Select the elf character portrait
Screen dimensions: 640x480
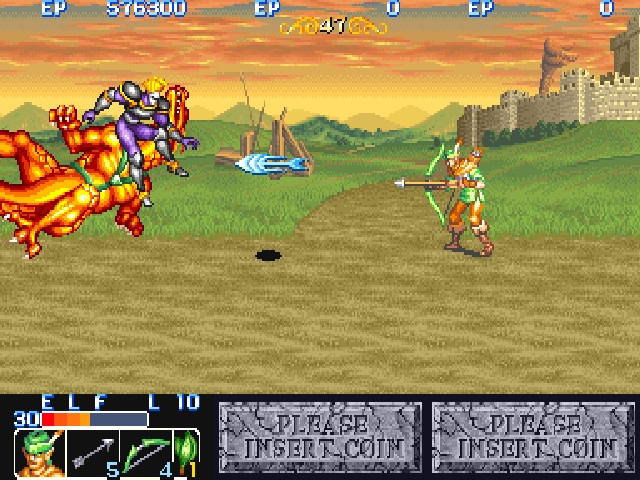coord(38,453)
